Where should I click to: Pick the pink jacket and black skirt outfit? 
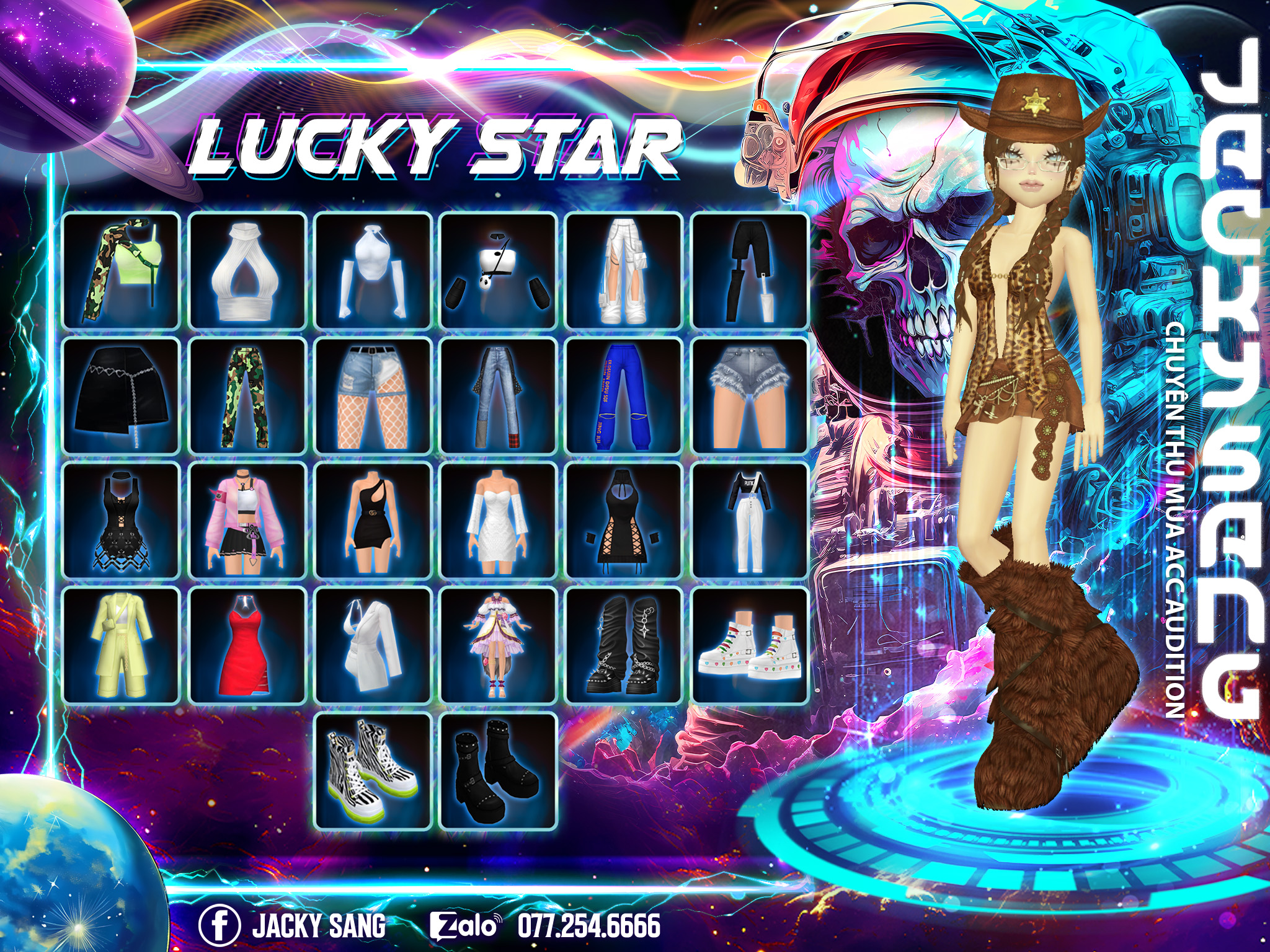pos(247,521)
